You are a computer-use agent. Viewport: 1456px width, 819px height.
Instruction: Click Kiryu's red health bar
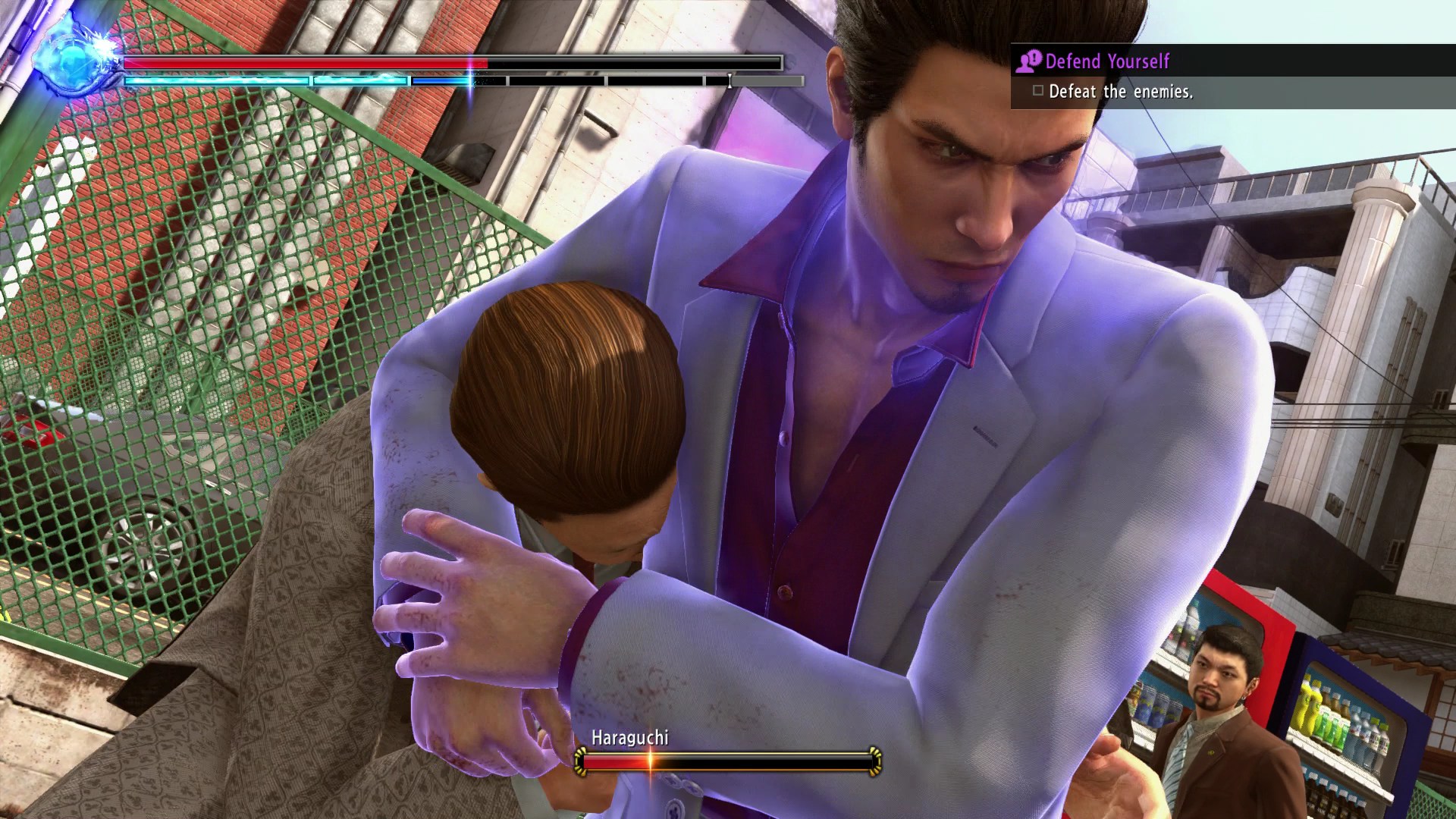303,60
